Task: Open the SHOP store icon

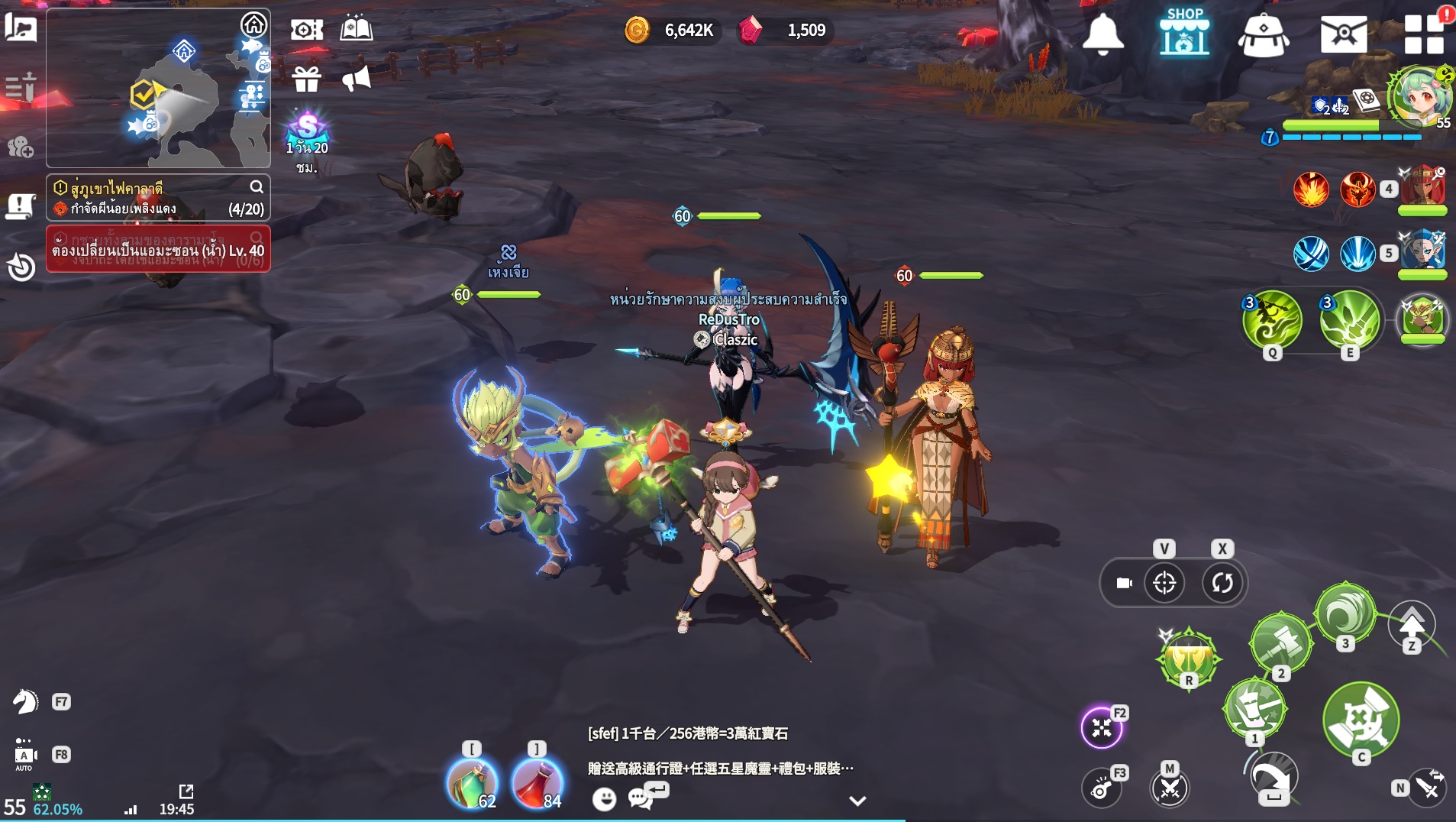Action: tap(1183, 33)
